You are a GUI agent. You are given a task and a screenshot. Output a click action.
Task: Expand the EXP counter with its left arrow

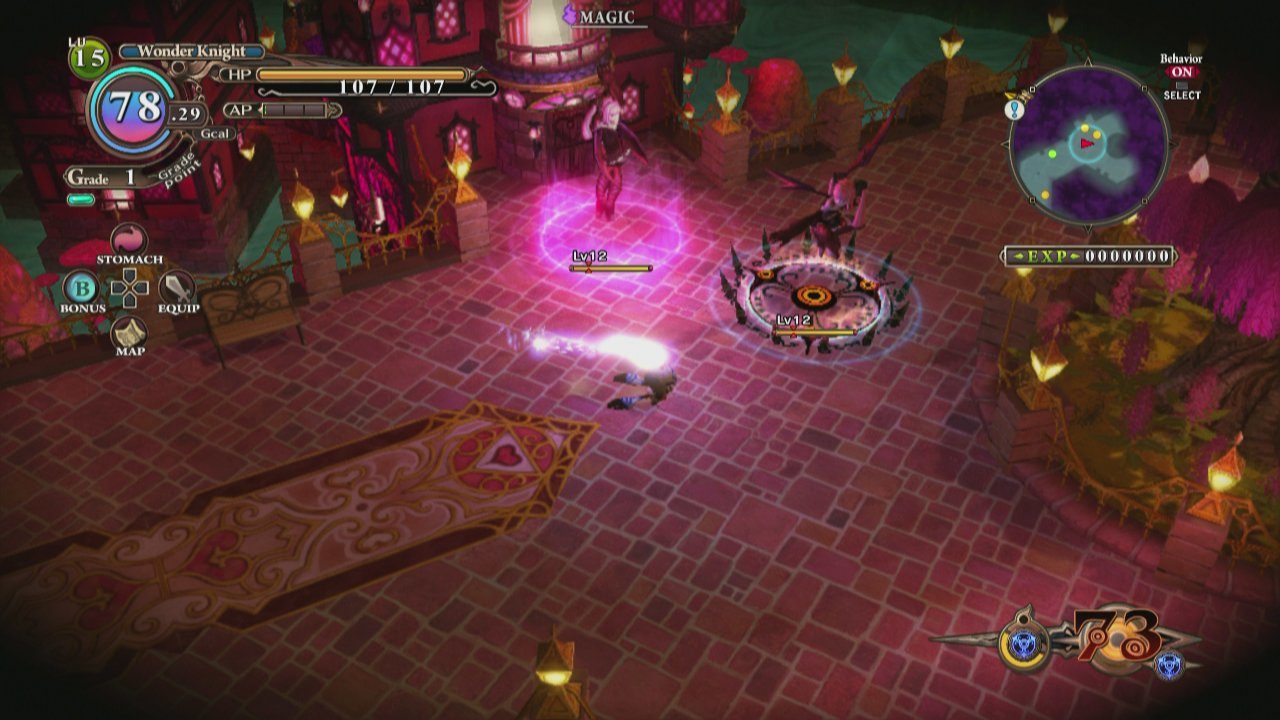[x=1017, y=253]
